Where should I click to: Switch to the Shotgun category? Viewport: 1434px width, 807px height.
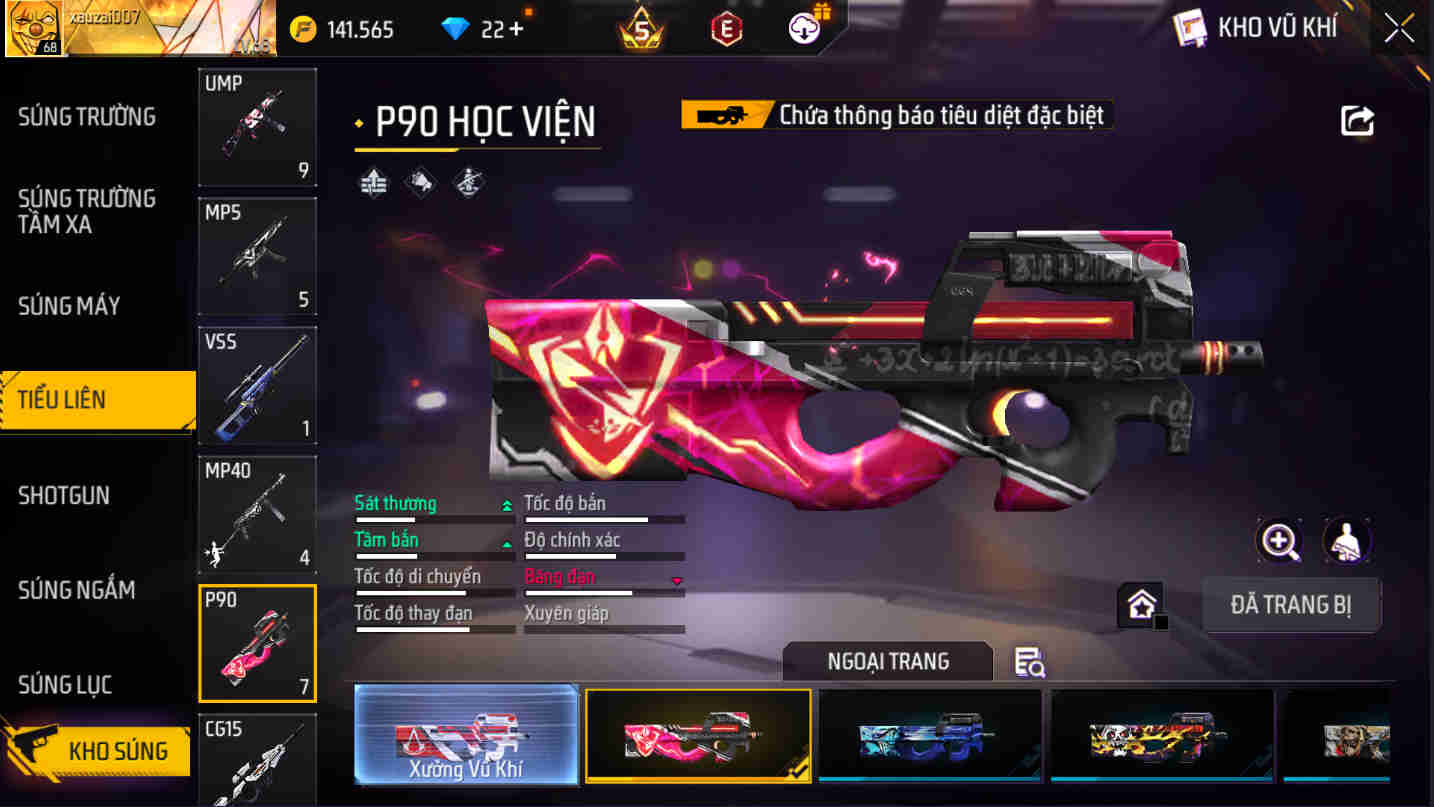tap(64, 495)
